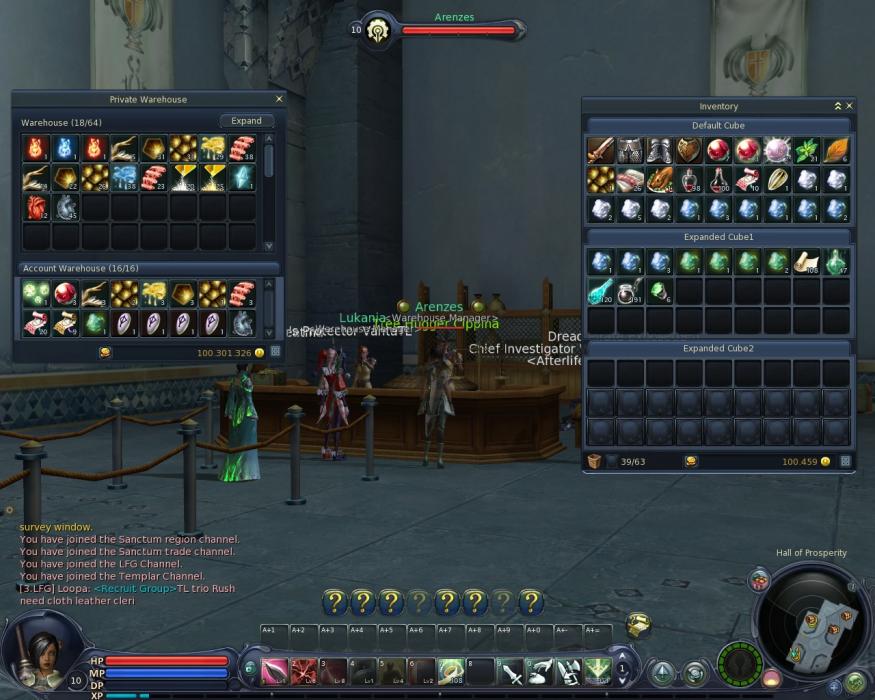875x700 pixels.
Task: Select the sword item in Default Cube
Action: tap(600, 150)
